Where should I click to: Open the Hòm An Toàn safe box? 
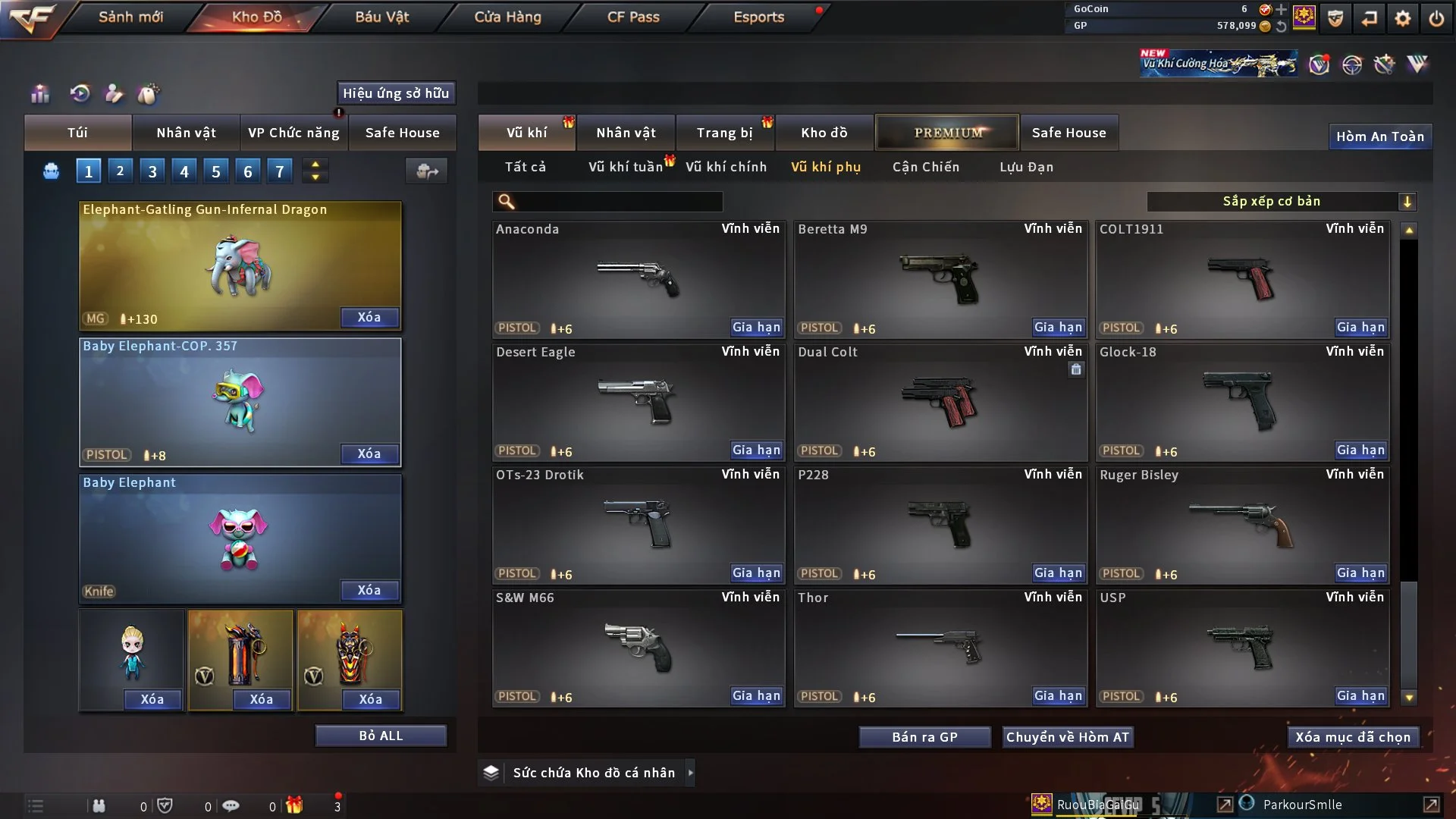click(1379, 136)
